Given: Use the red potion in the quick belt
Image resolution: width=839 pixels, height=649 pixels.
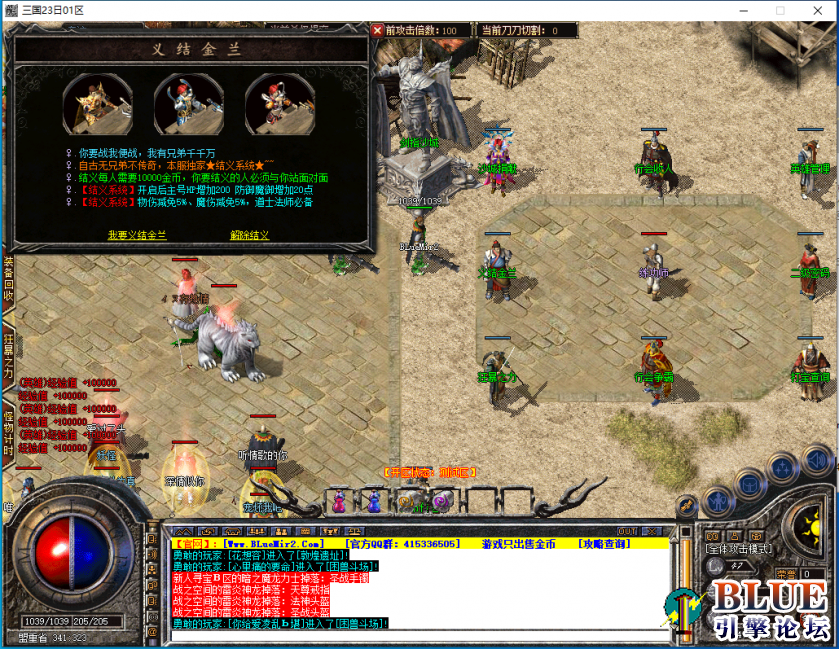Looking at the screenshot, I should (340, 498).
